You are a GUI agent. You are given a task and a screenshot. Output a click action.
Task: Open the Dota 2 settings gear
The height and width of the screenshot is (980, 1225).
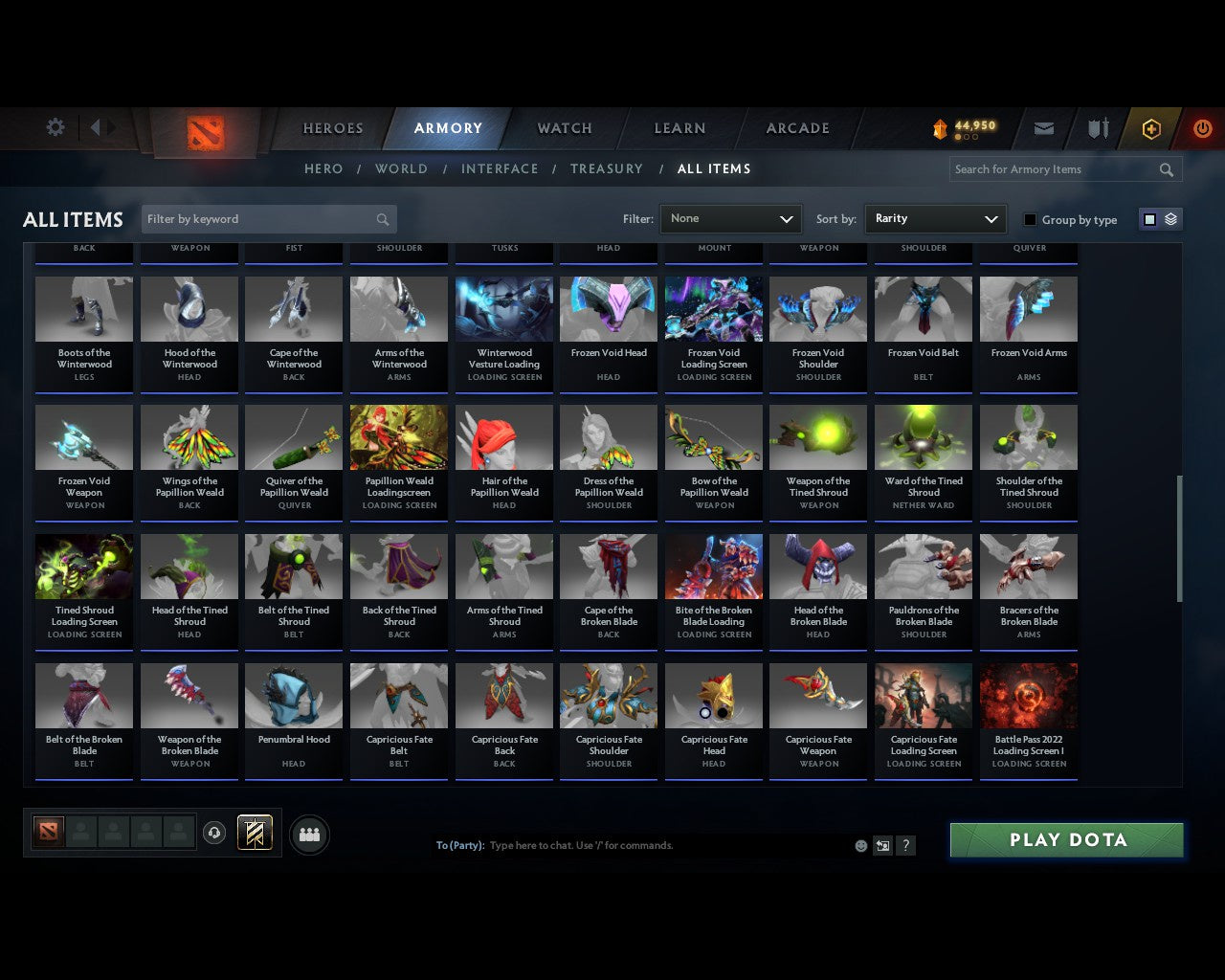pyautogui.click(x=55, y=127)
